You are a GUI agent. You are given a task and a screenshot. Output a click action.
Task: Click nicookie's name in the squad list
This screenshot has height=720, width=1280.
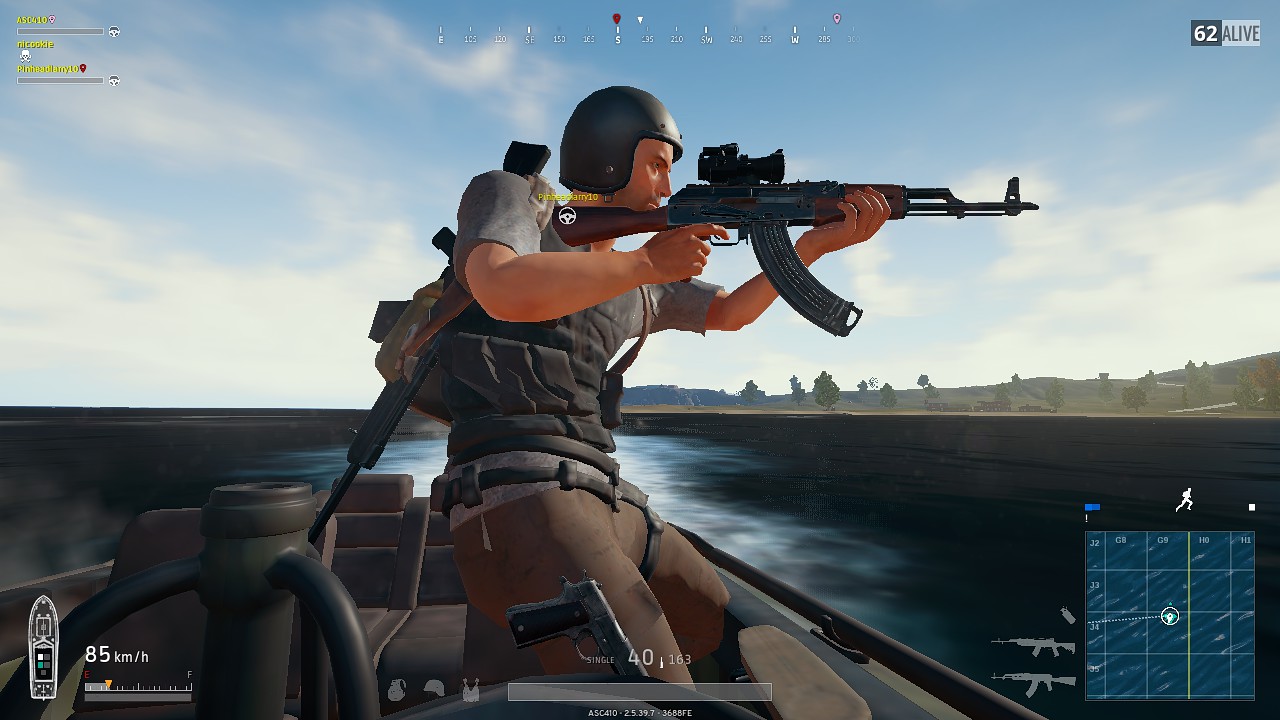pos(35,44)
